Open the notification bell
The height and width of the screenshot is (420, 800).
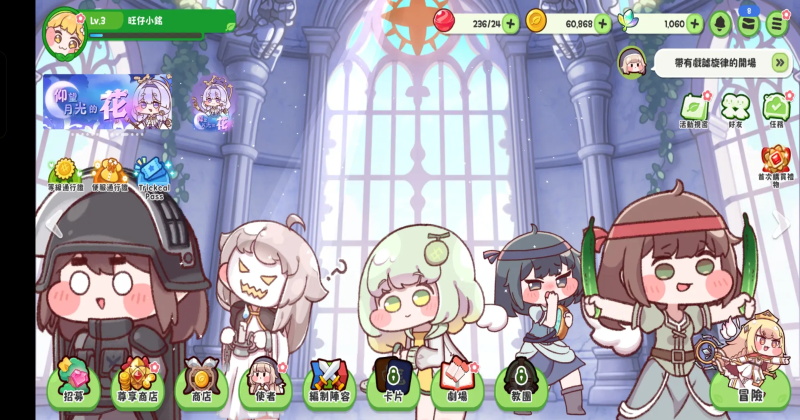[x=720, y=23]
